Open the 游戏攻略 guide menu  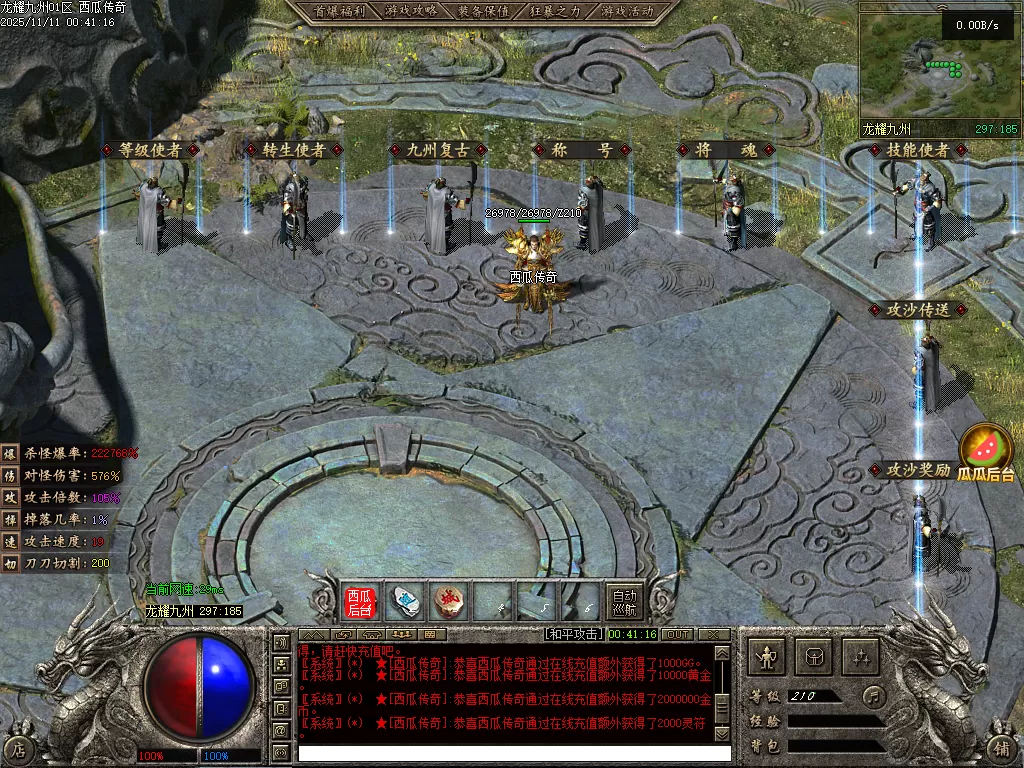coord(411,11)
